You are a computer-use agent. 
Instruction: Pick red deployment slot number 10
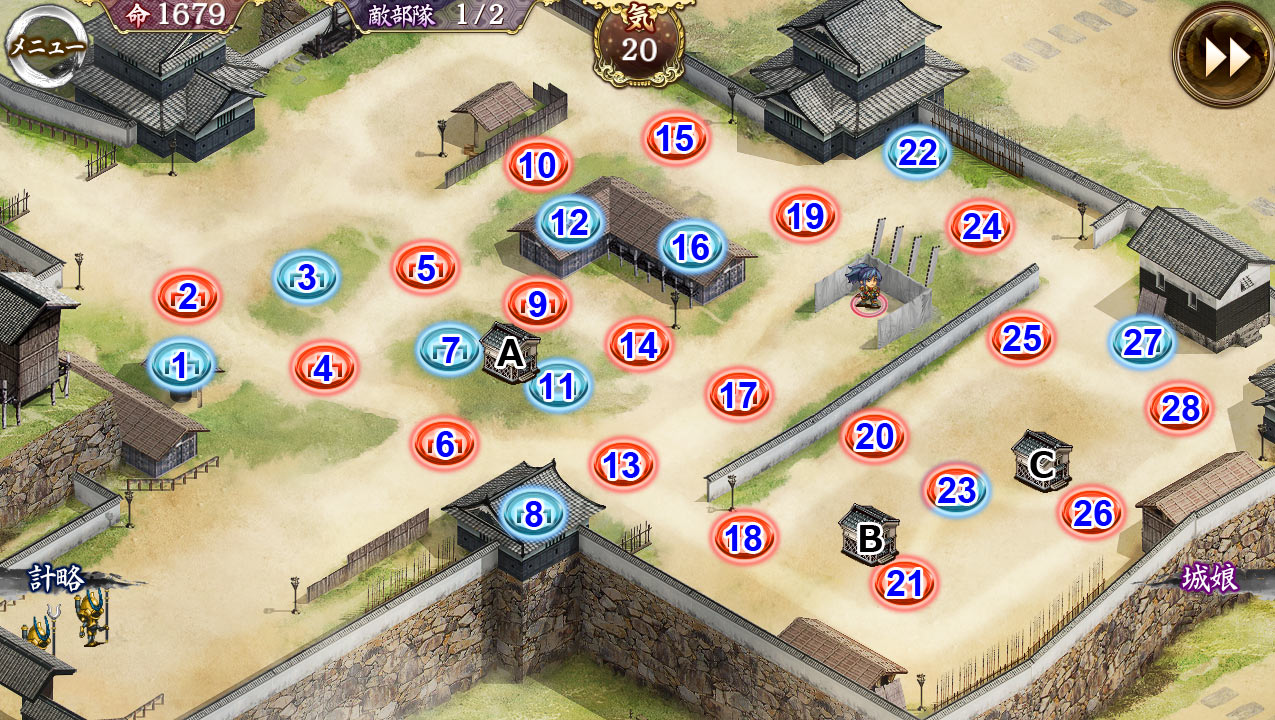tap(538, 166)
